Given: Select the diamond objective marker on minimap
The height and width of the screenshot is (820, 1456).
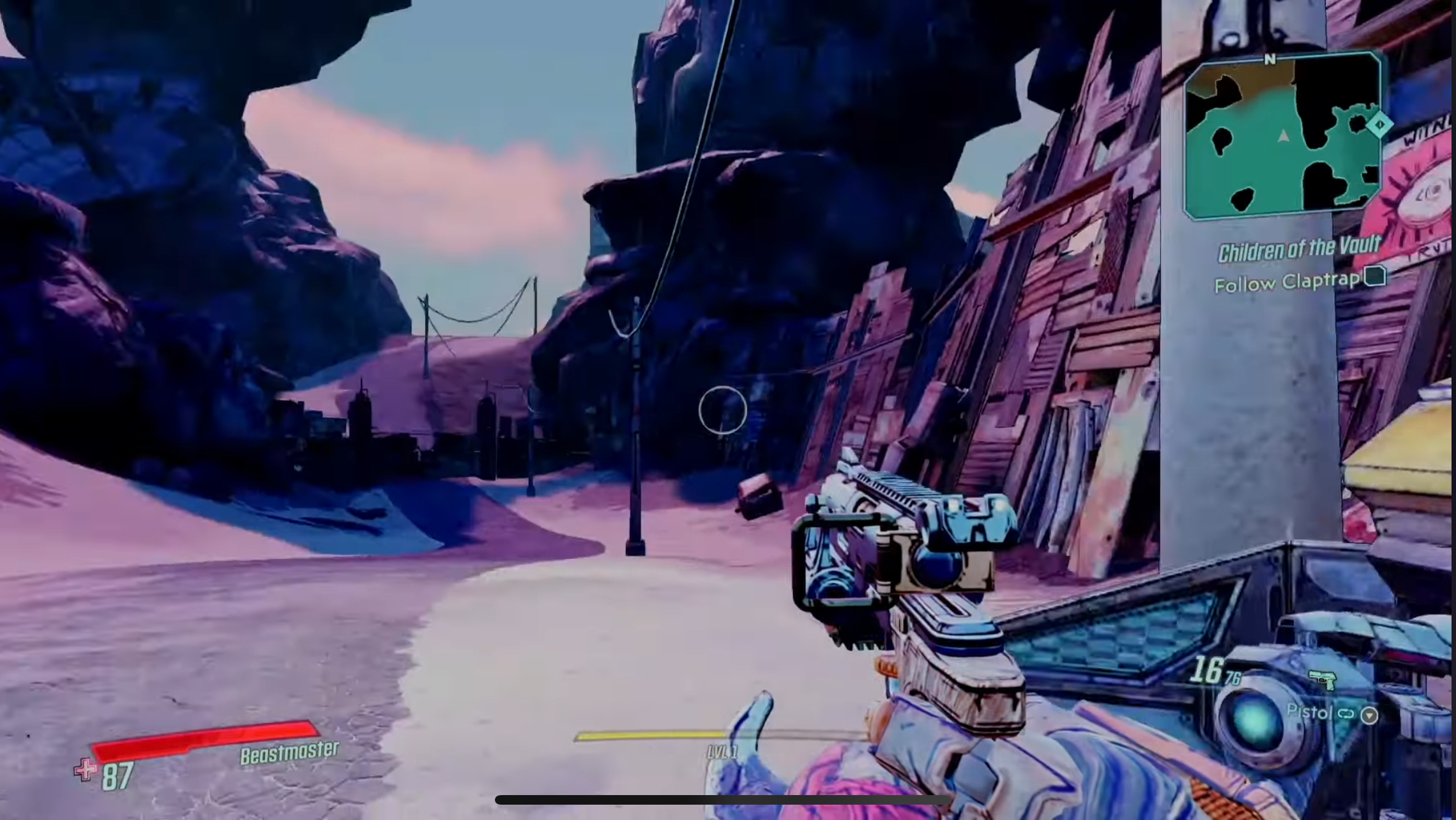Looking at the screenshot, I should (x=1379, y=124).
